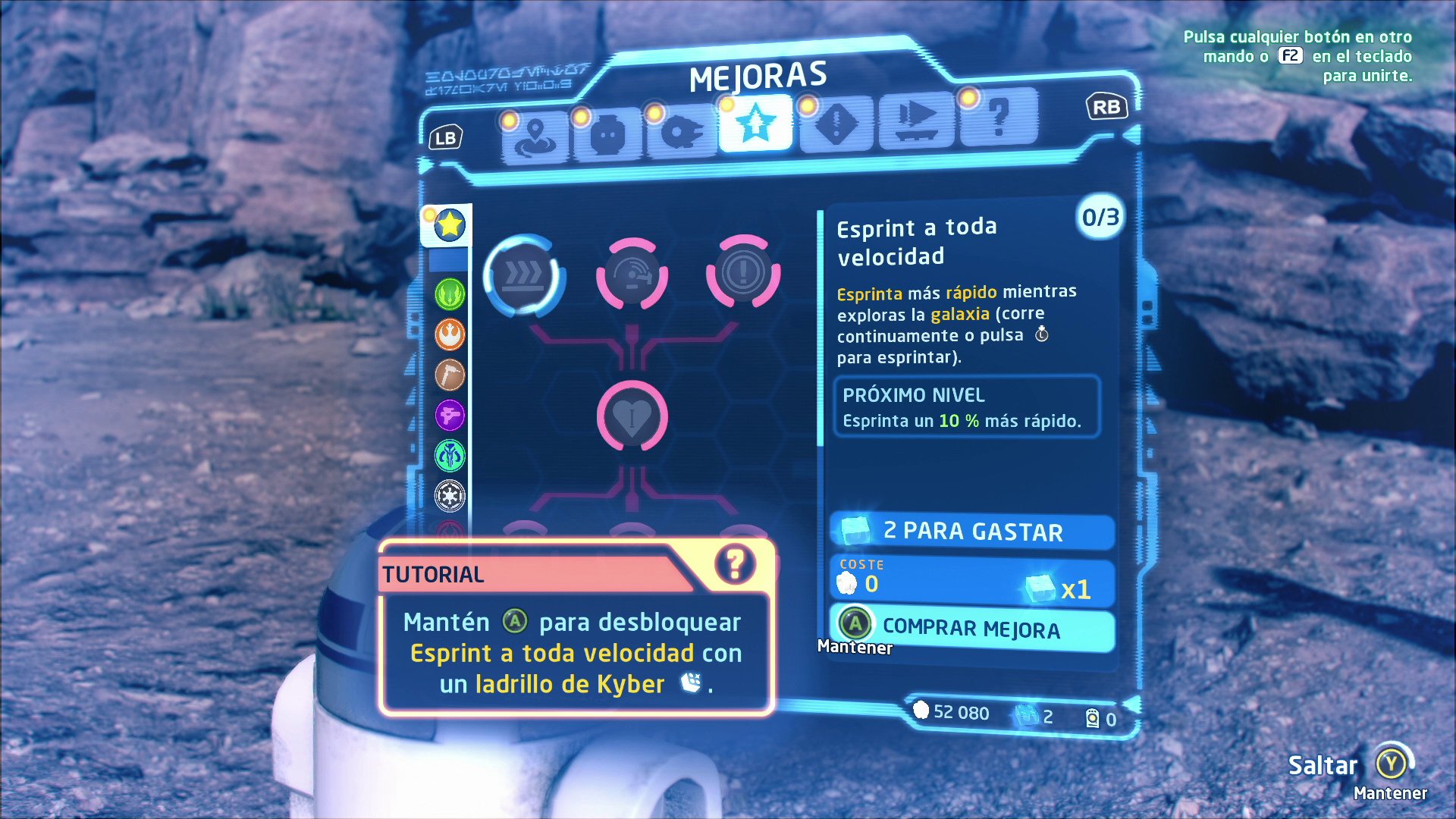Select the heart upgrade node
This screenshot has width=1456, height=819.
(x=632, y=416)
